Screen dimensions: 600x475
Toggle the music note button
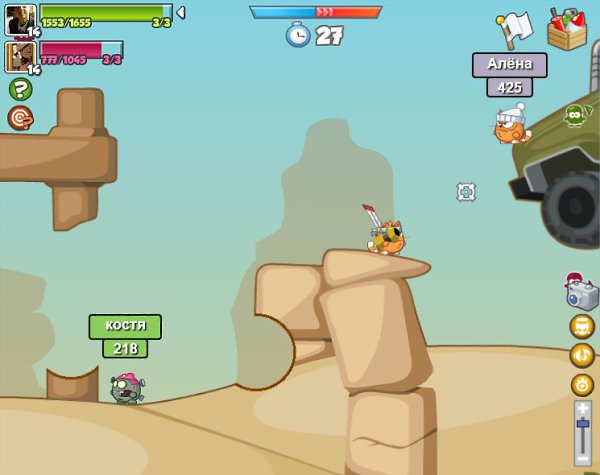(582, 355)
